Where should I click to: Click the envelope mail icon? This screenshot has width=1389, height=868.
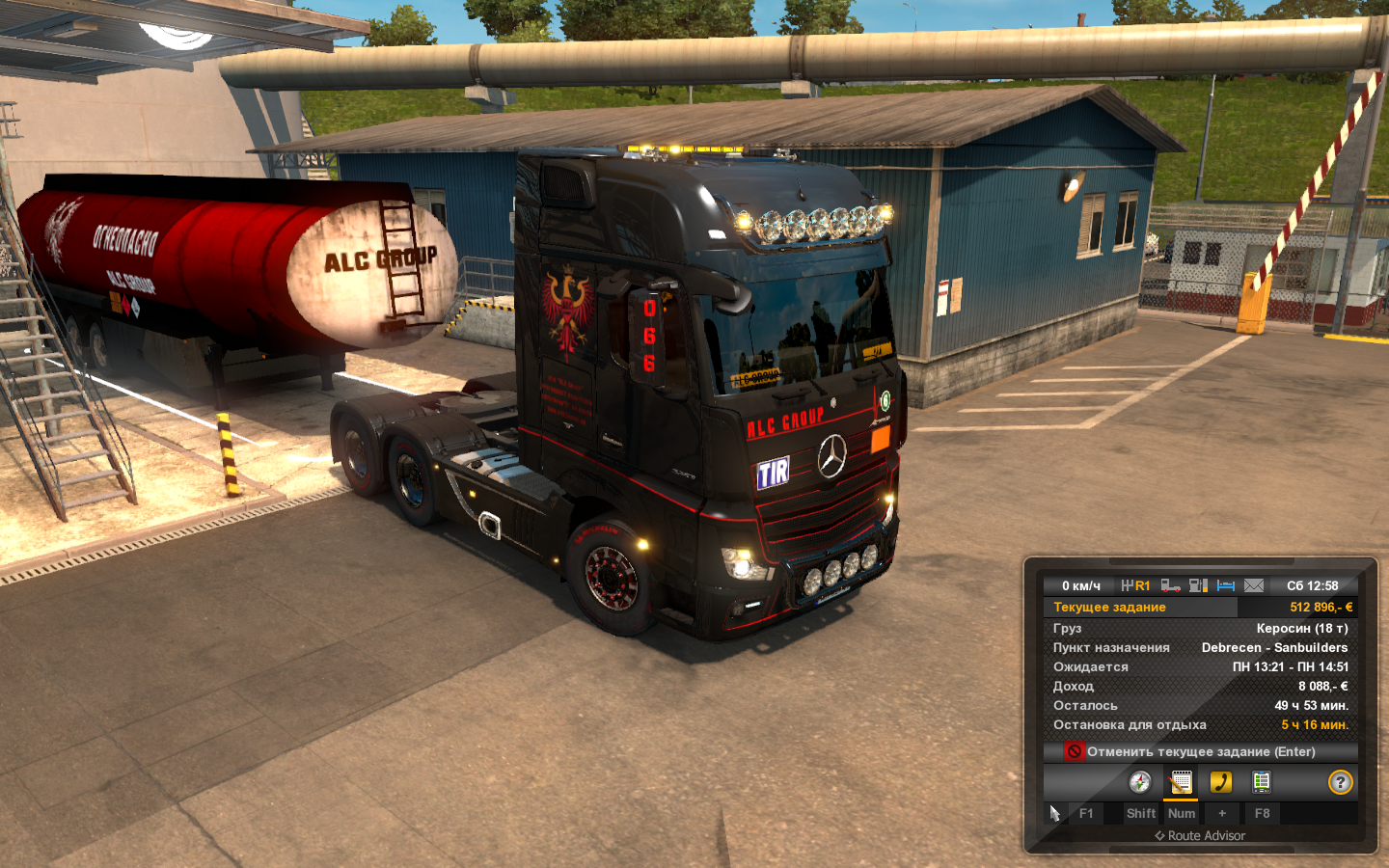1253,585
